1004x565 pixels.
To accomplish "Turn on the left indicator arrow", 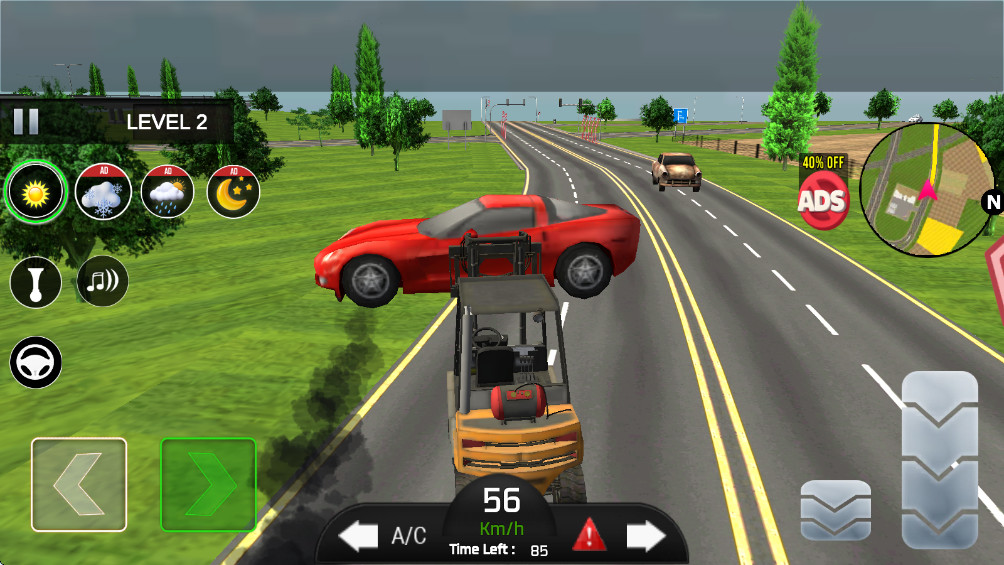I will pyautogui.click(x=357, y=537).
